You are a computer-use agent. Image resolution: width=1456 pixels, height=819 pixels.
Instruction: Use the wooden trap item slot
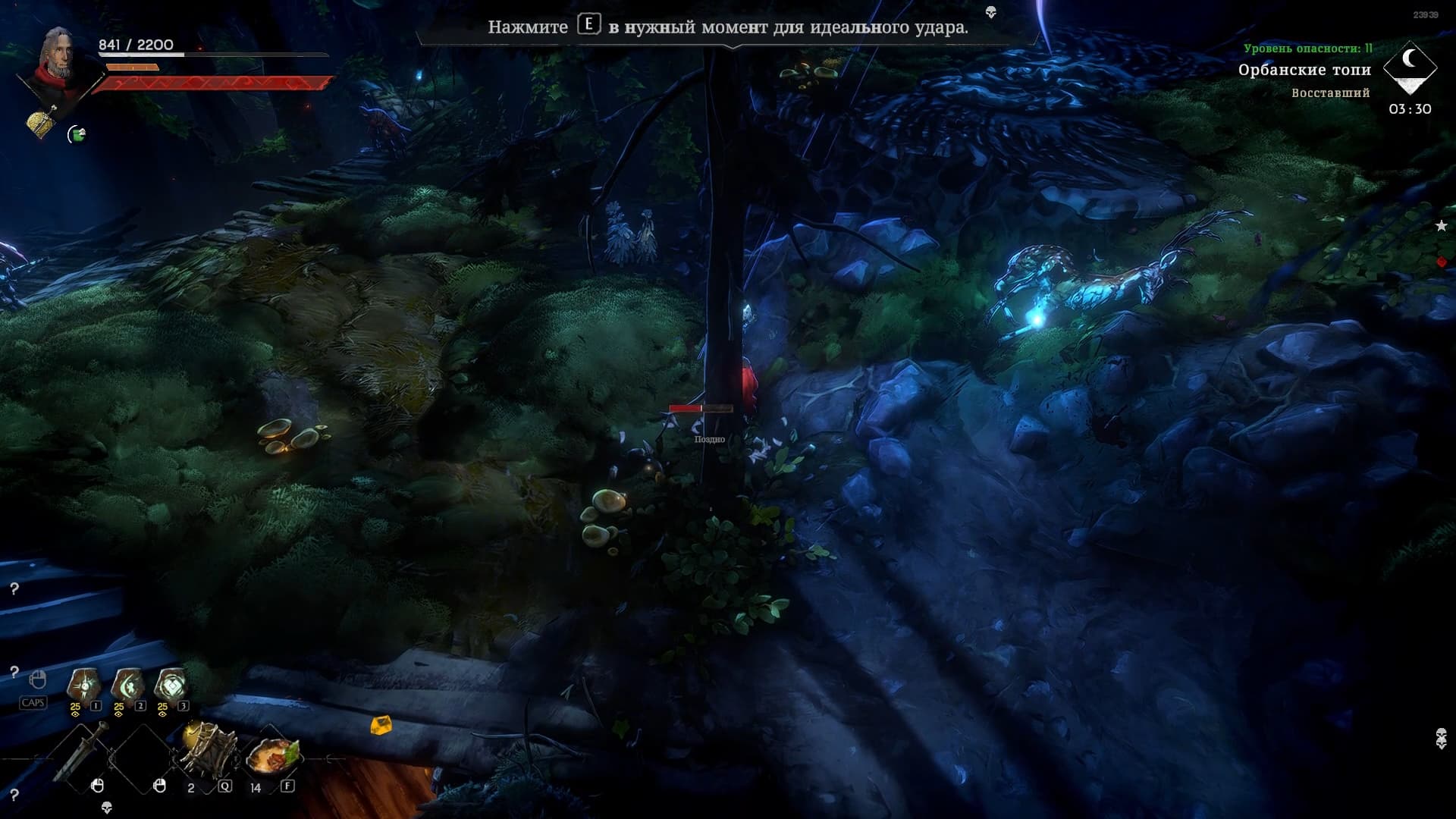click(208, 747)
